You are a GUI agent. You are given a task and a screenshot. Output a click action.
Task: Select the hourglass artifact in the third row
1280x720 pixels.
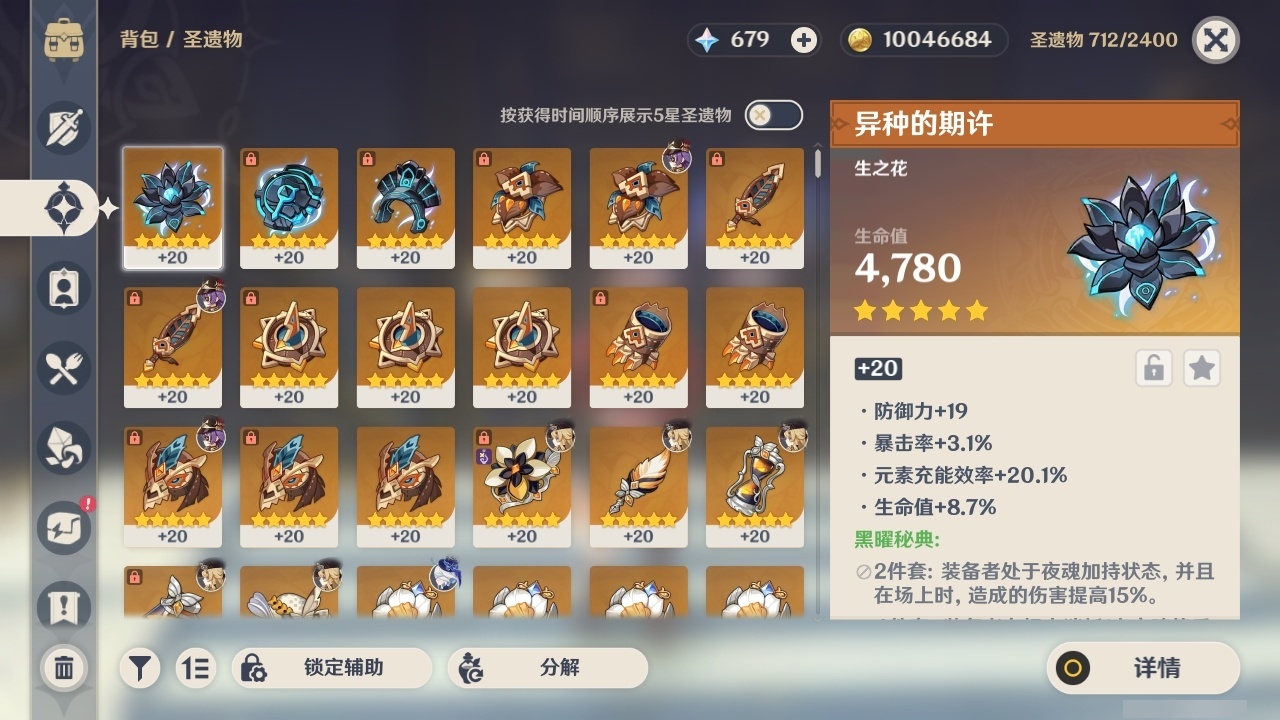click(x=755, y=480)
